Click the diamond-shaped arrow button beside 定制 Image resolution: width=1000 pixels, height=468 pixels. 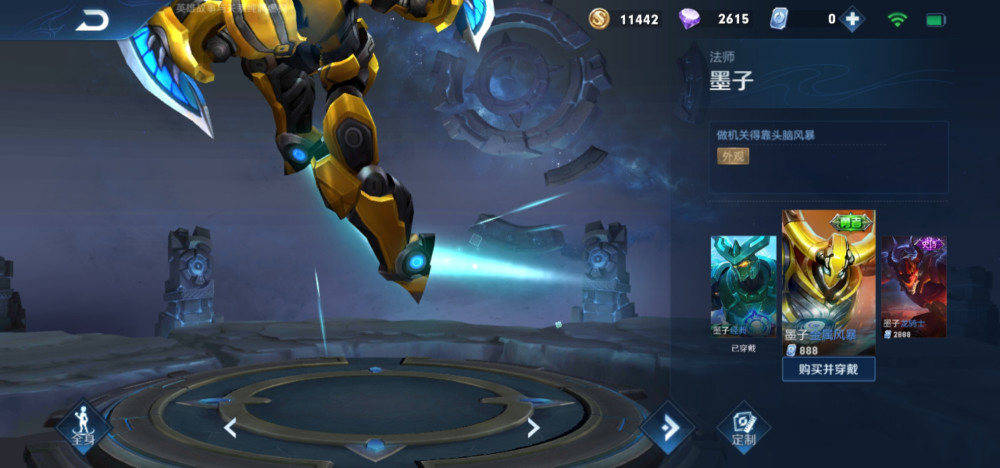(667, 427)
